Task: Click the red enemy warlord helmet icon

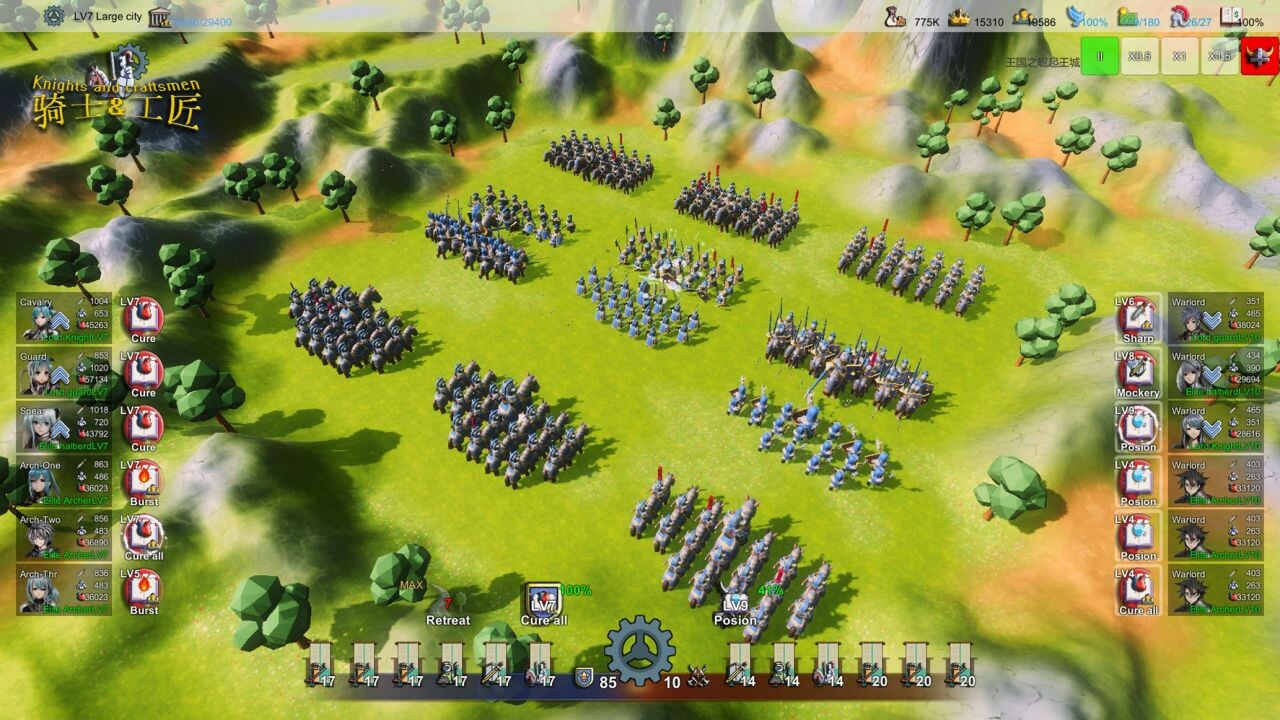Action: click(1260, 57)
